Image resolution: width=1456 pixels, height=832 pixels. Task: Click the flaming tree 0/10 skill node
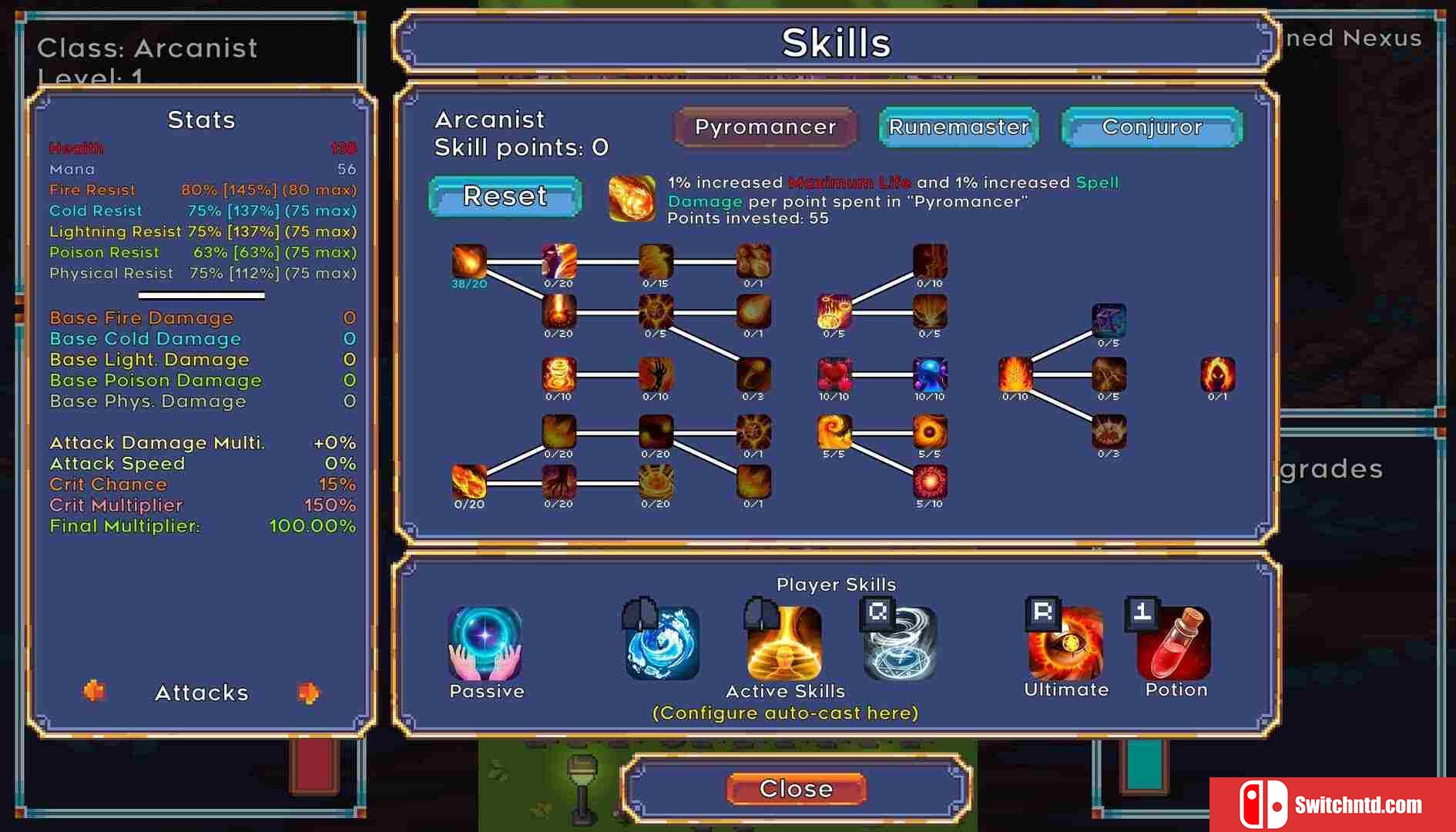pyautogui.click(x=1015, y=374)
